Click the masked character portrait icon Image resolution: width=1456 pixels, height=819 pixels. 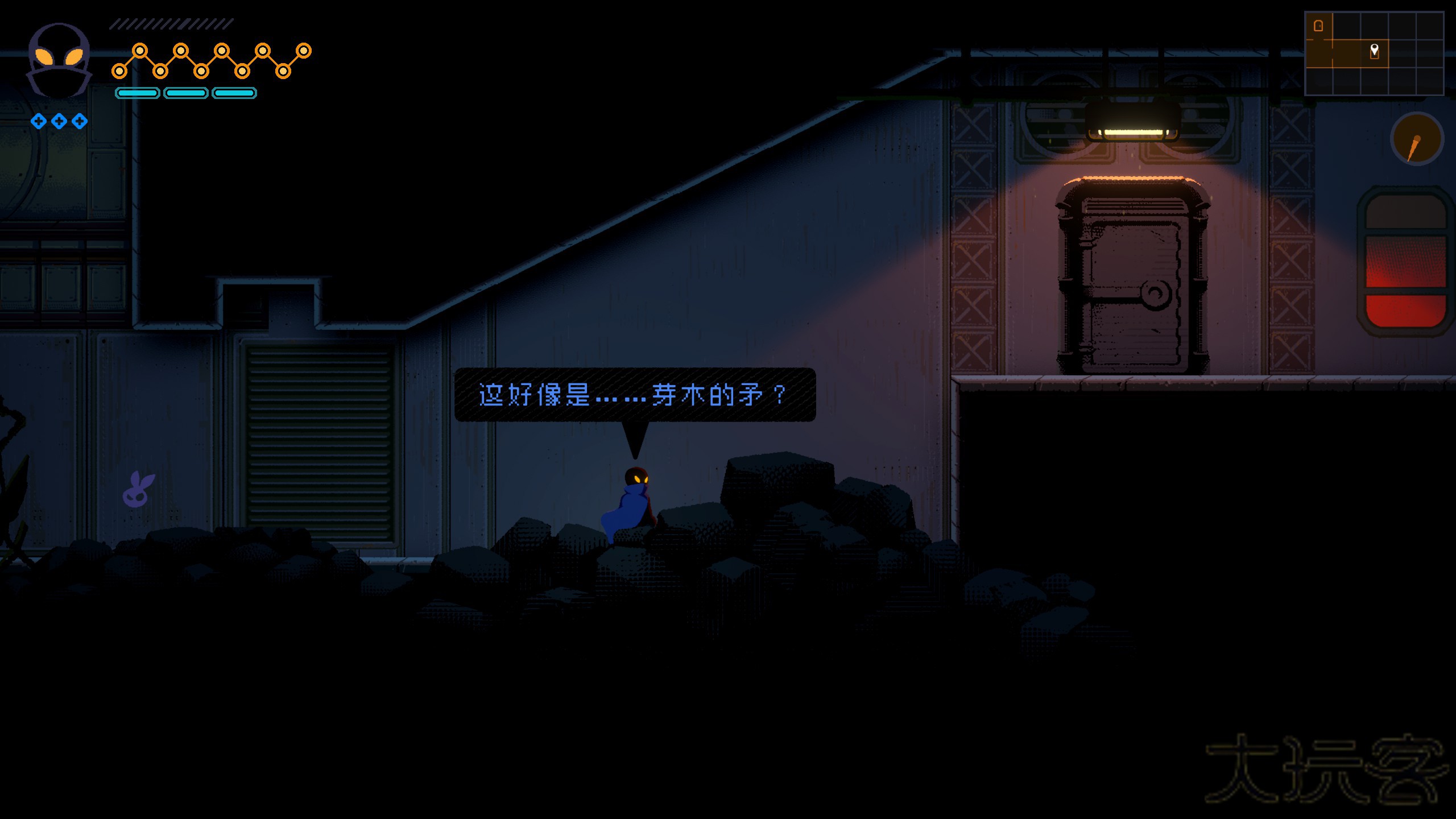59,60
